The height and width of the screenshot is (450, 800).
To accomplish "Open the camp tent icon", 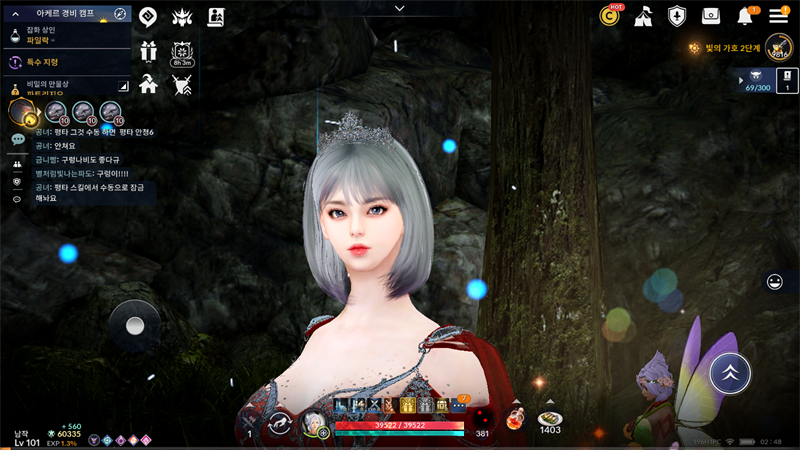I will [643, 16].
